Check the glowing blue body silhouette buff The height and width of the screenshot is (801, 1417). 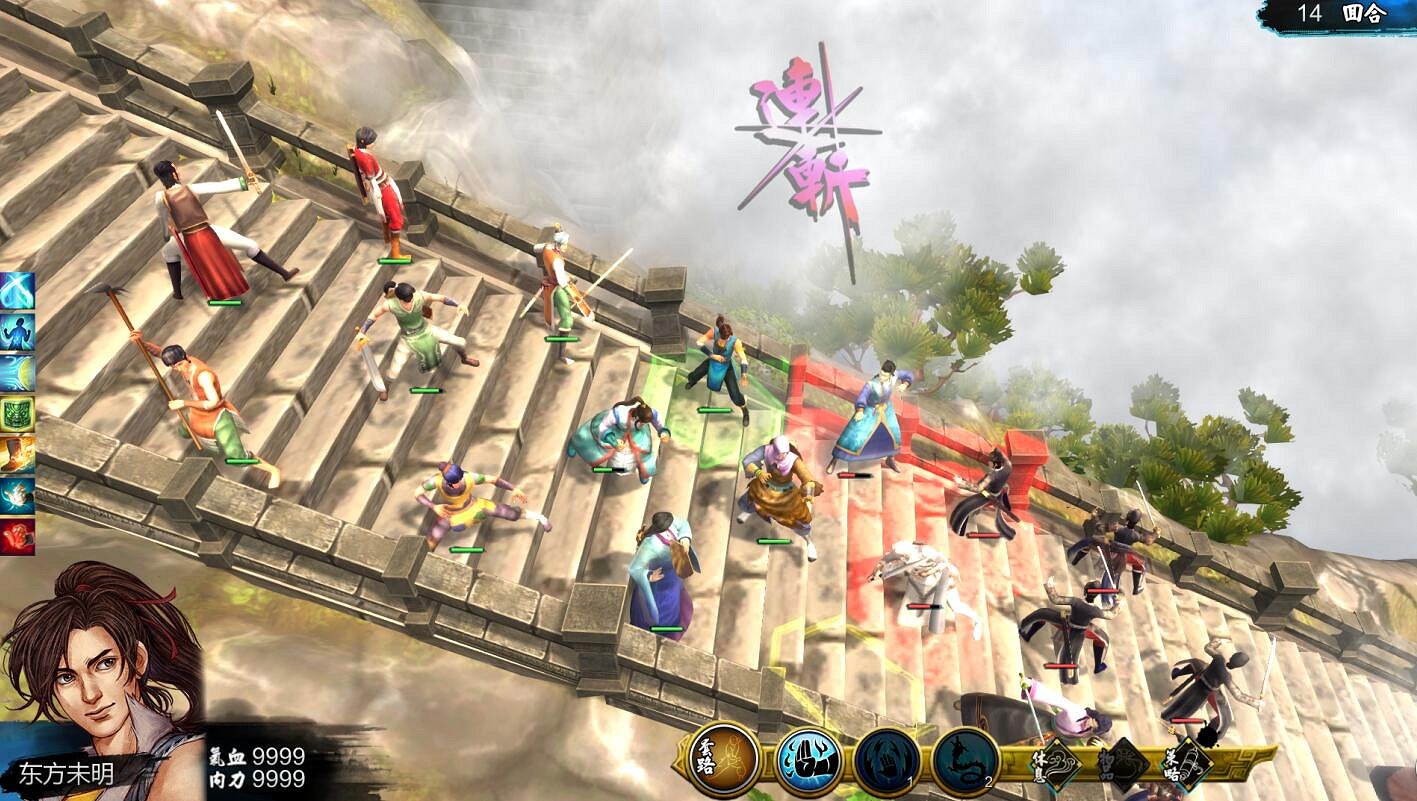17,332
